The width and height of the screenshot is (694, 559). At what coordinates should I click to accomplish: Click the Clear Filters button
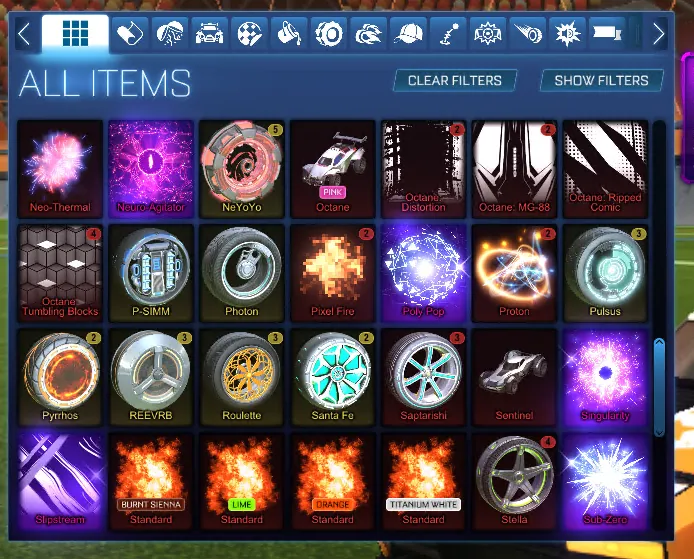[x=455, y=80]
